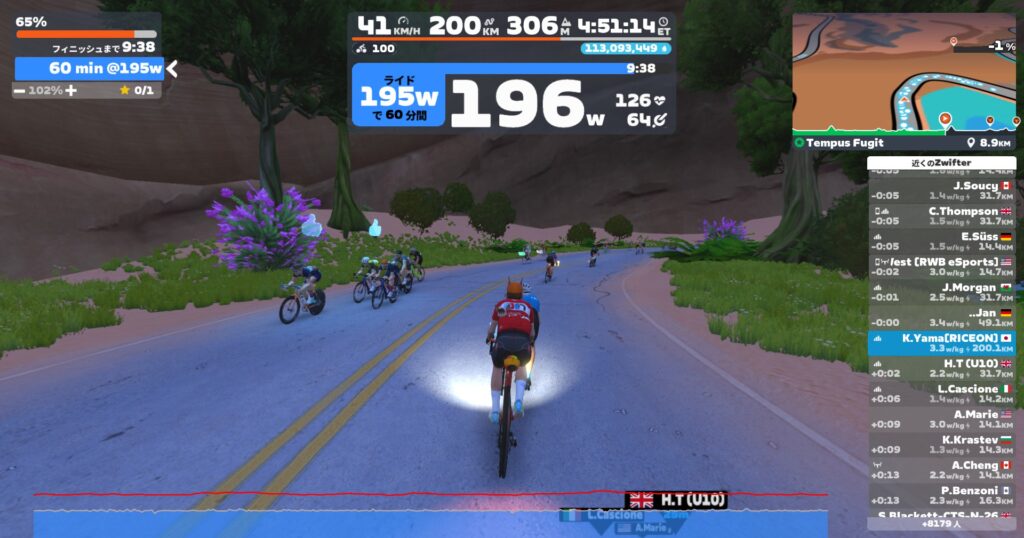Select J.Soucy in the nearby riders list
Screen dimensions: 1024x538
click(941, 190)
